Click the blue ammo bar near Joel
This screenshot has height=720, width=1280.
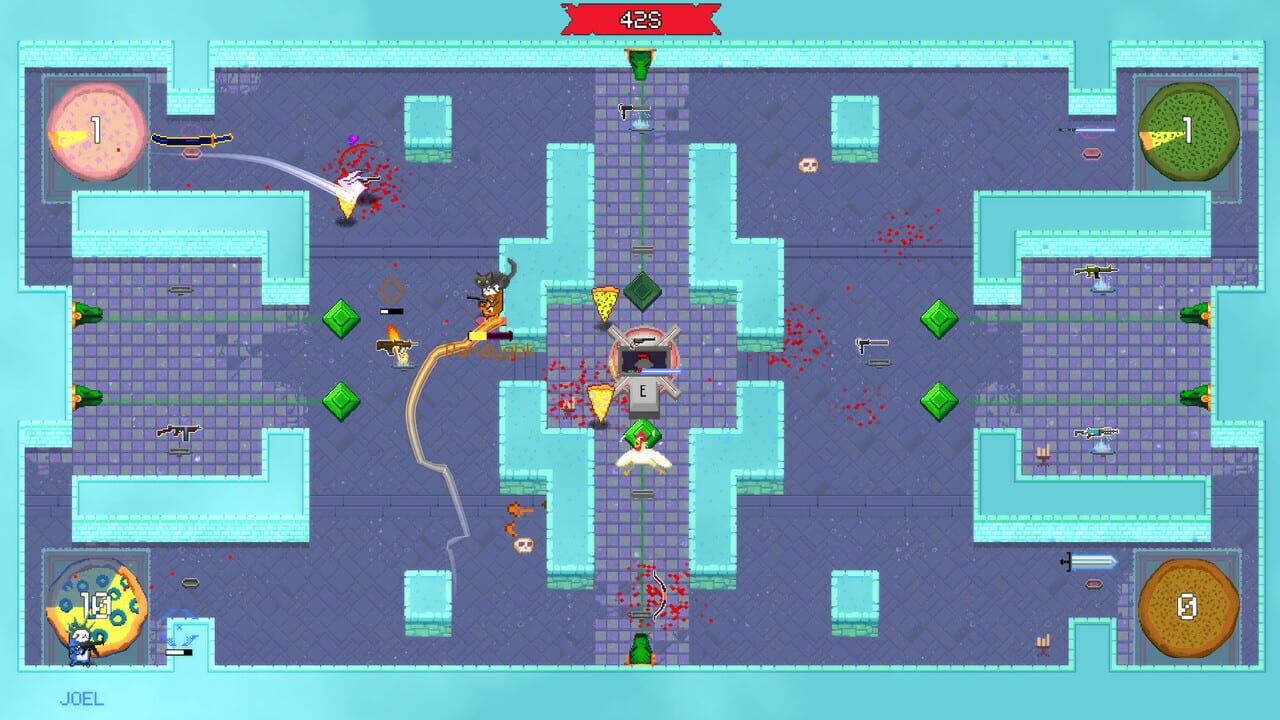(x=178, y=652)
